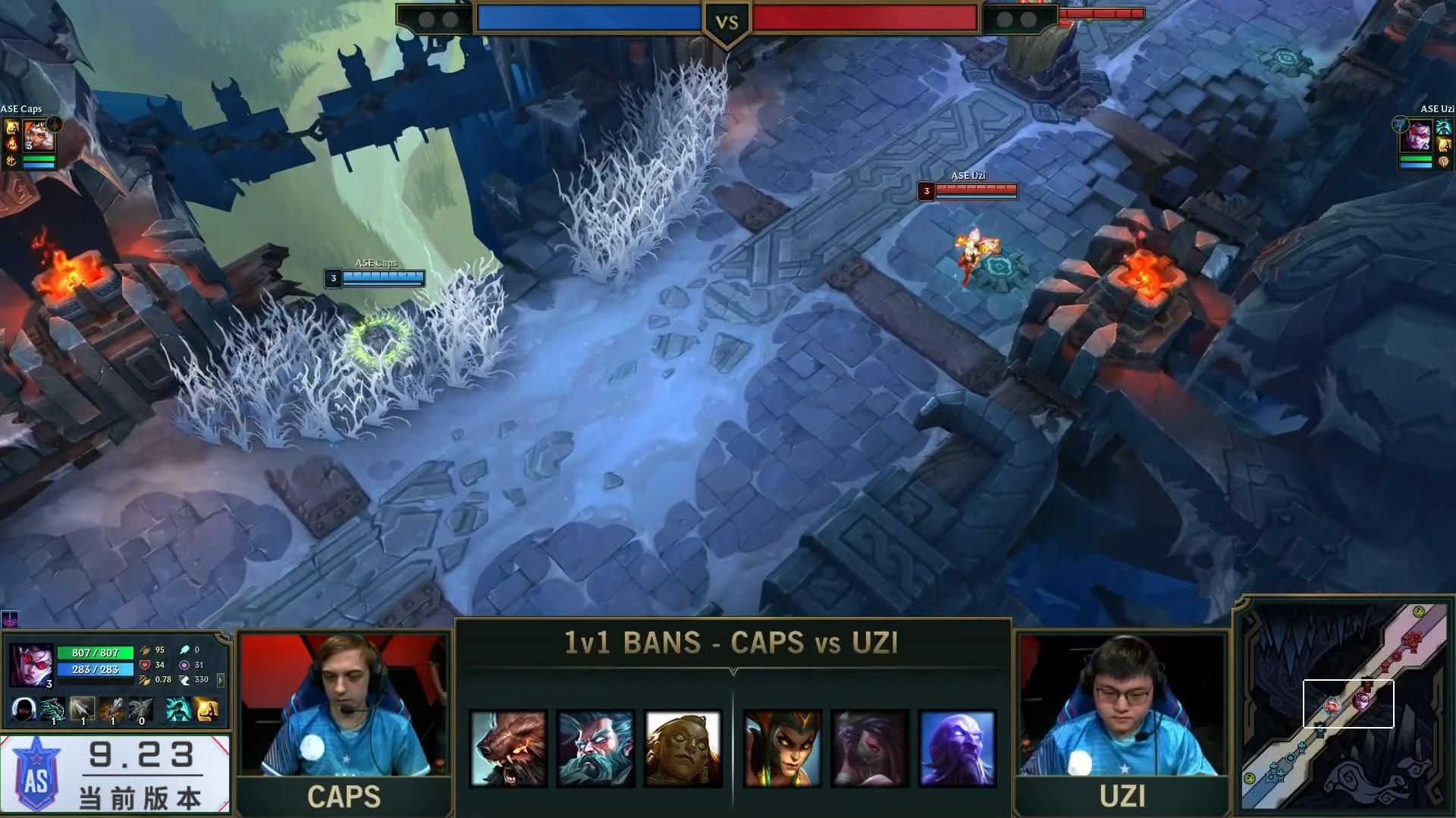Expand the champion stats panel arrow
Image resolution: width=1456 pixels, height=818 pixels.
[221, 680]
